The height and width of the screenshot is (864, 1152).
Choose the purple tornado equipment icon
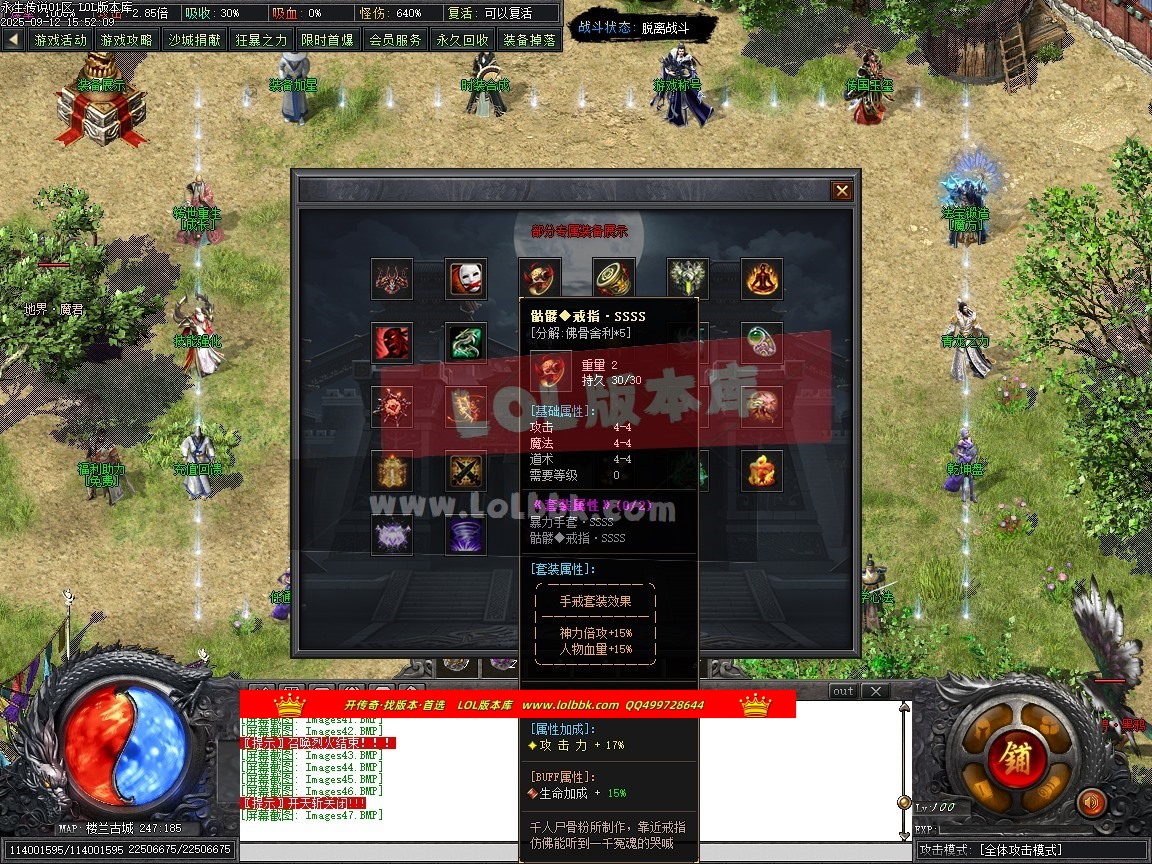pos(466,535)
